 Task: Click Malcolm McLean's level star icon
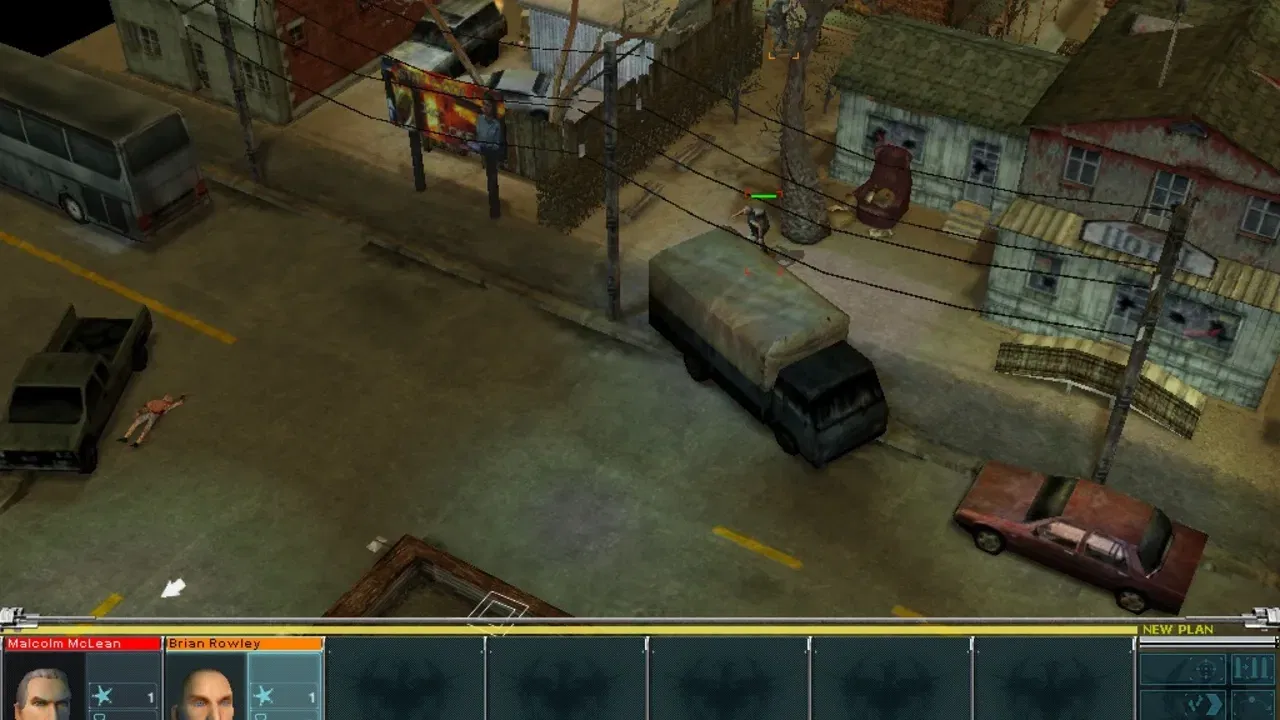(x=101, y=694)
